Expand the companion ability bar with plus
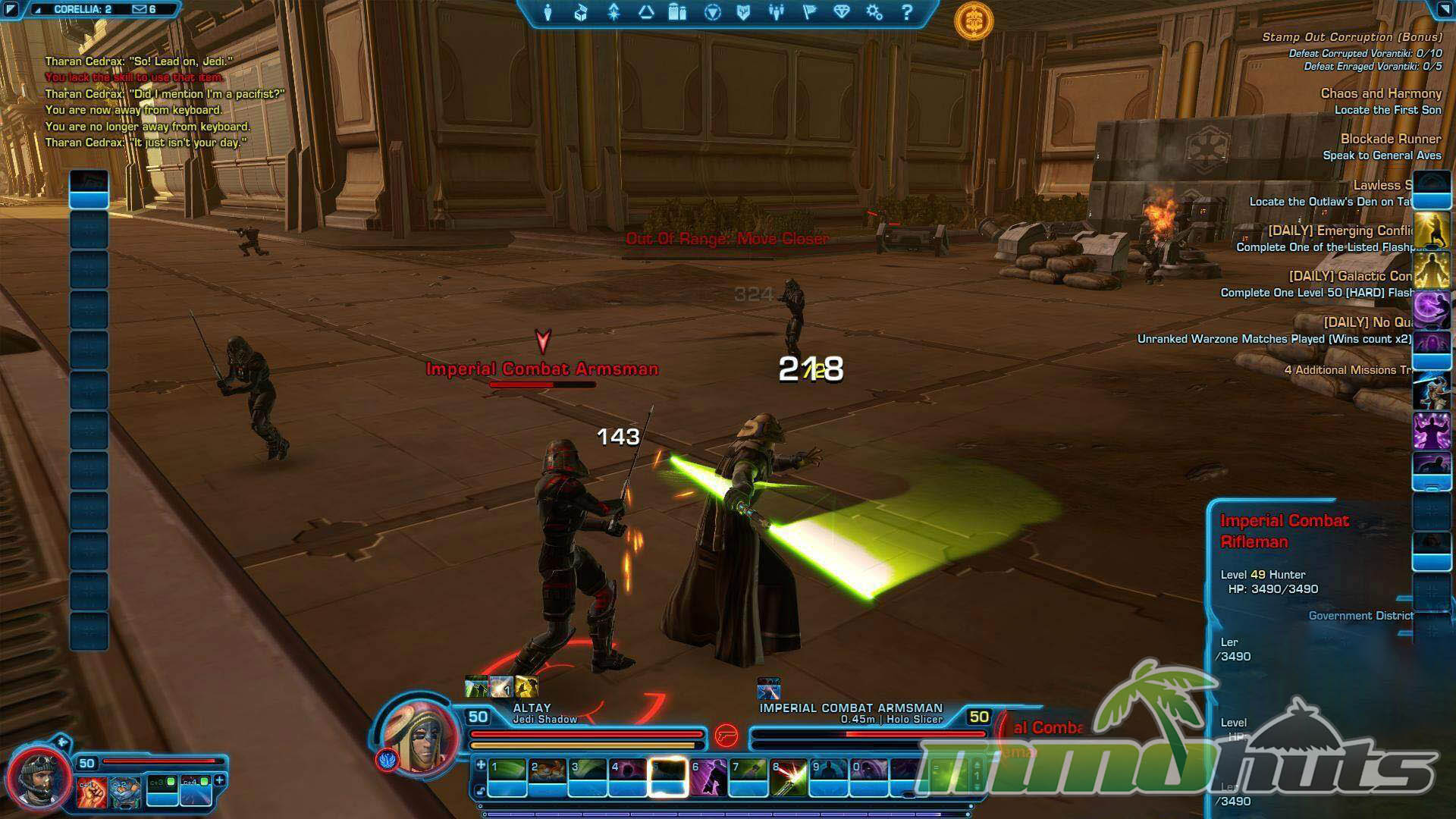1456x819 pixels. (220, 780)
